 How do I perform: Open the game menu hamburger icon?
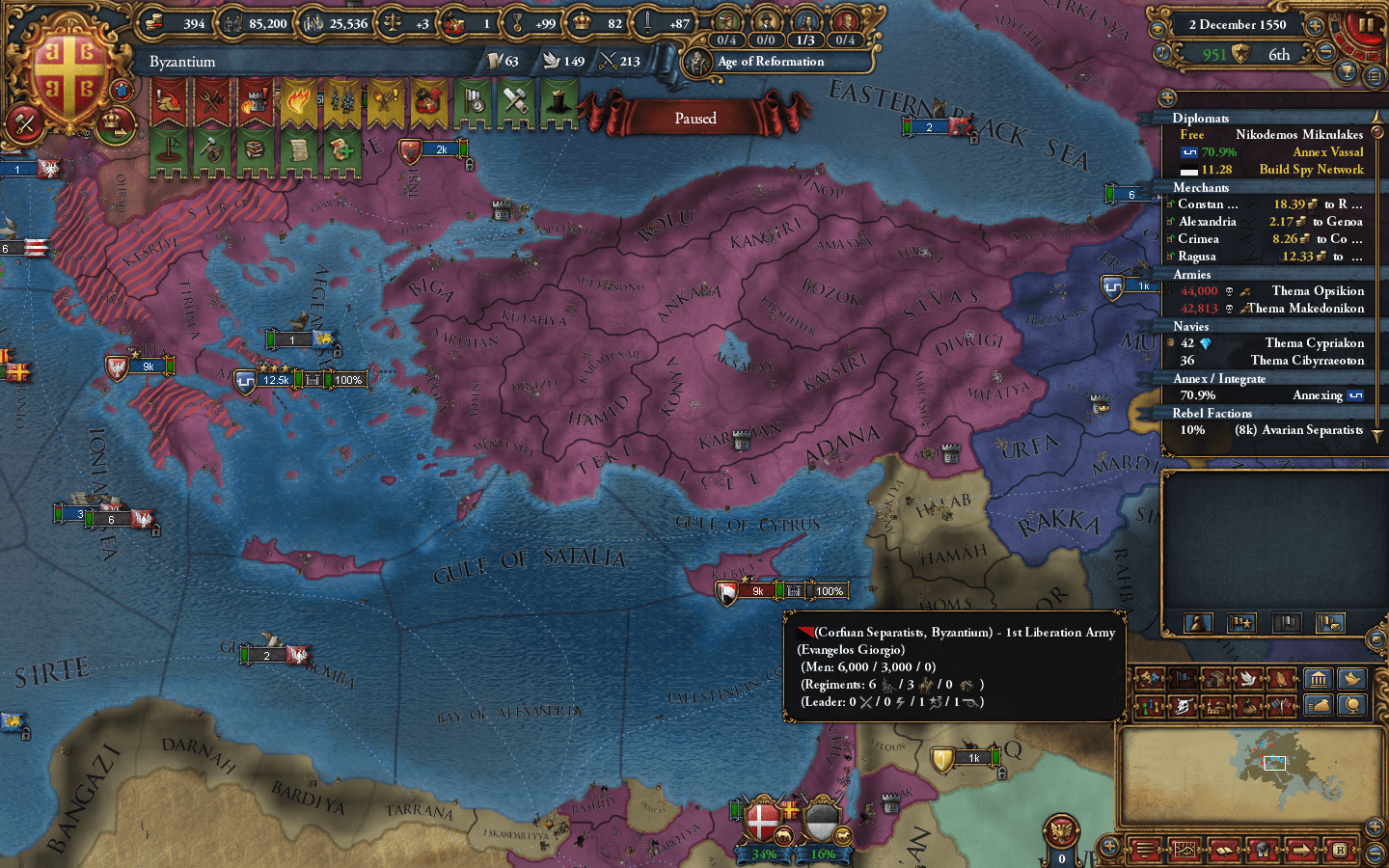[x=1144, y=849]
